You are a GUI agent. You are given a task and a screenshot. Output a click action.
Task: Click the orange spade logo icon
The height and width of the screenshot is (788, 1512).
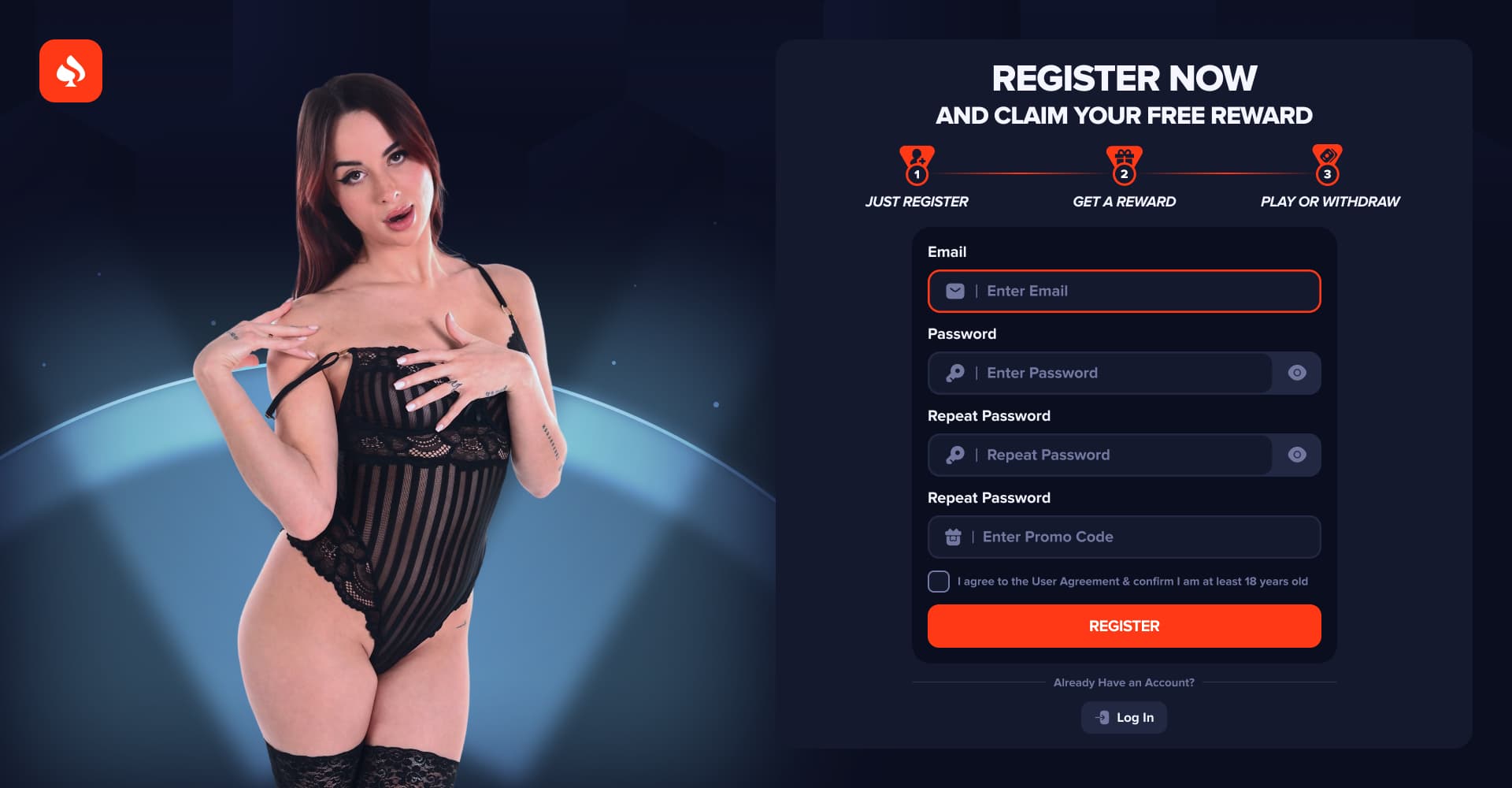click(x=71, y=71)
